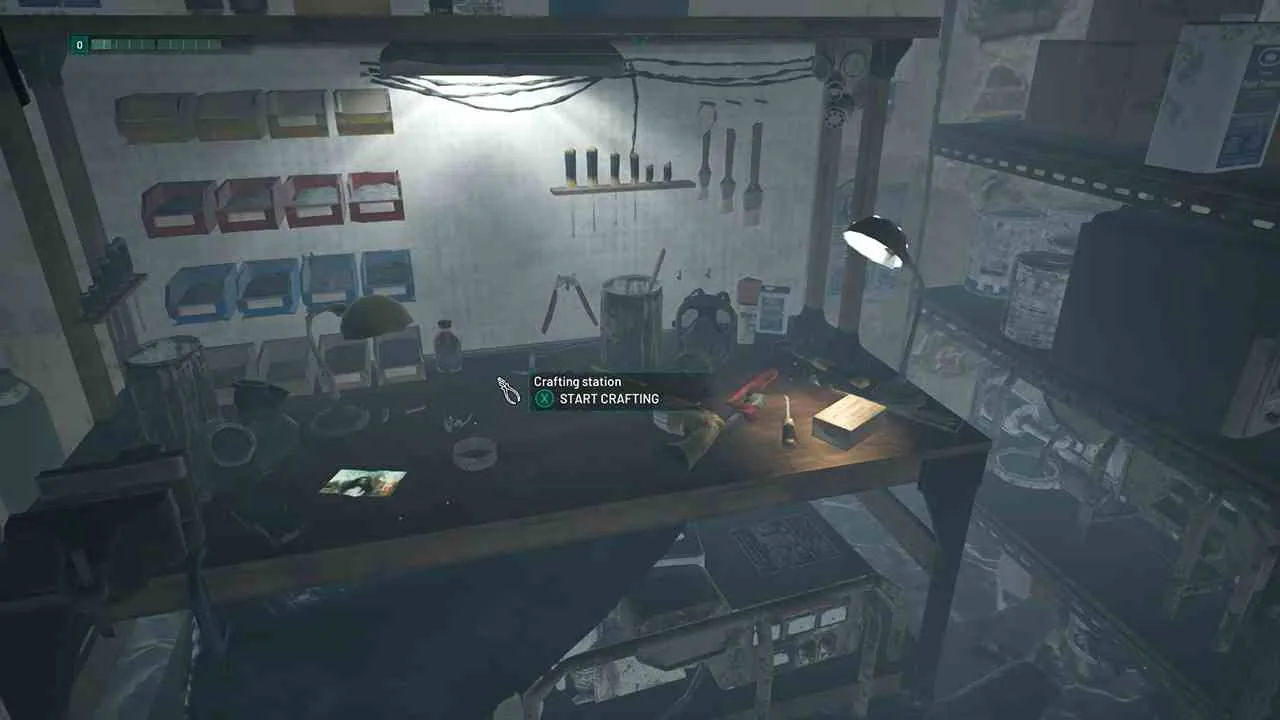The width and height of the screenshot is (1280, 720).
Task: Click the Crafting station label
Action: point(577,381)
